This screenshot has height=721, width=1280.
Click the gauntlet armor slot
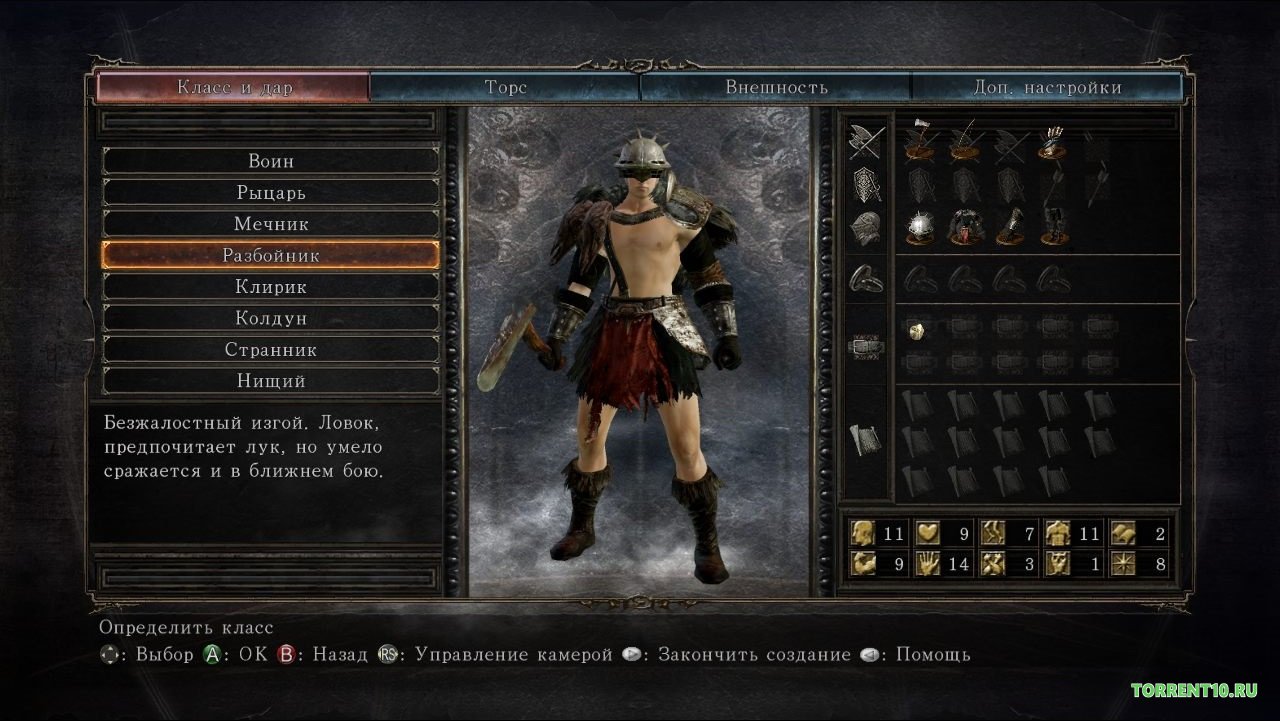(1007, 228)
